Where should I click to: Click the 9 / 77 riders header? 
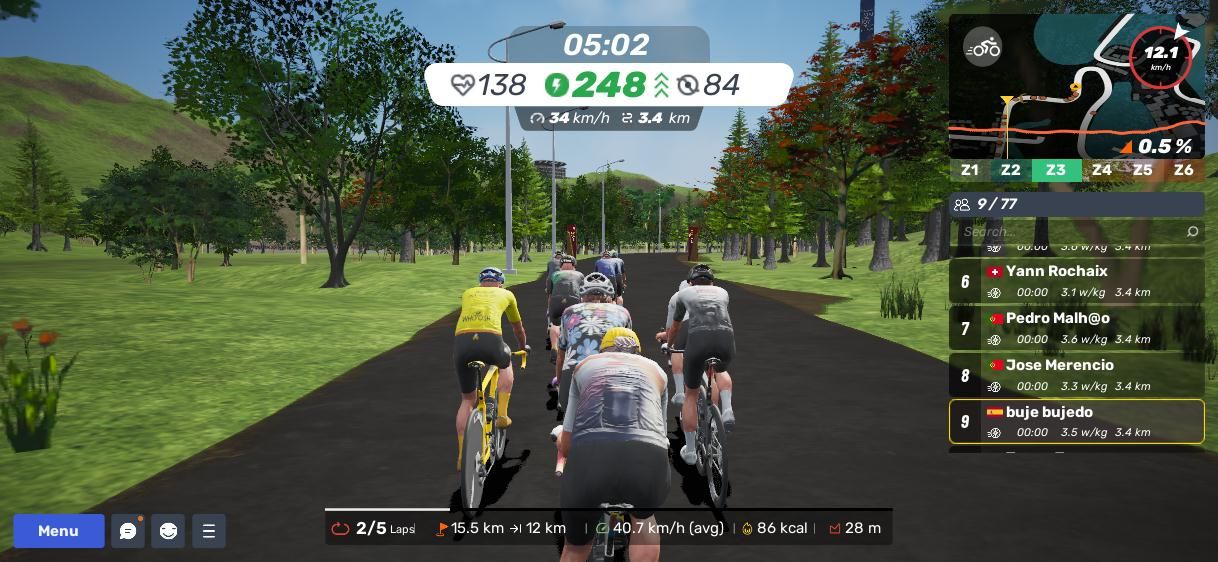pyautogui.click(x=1076, y=204)
